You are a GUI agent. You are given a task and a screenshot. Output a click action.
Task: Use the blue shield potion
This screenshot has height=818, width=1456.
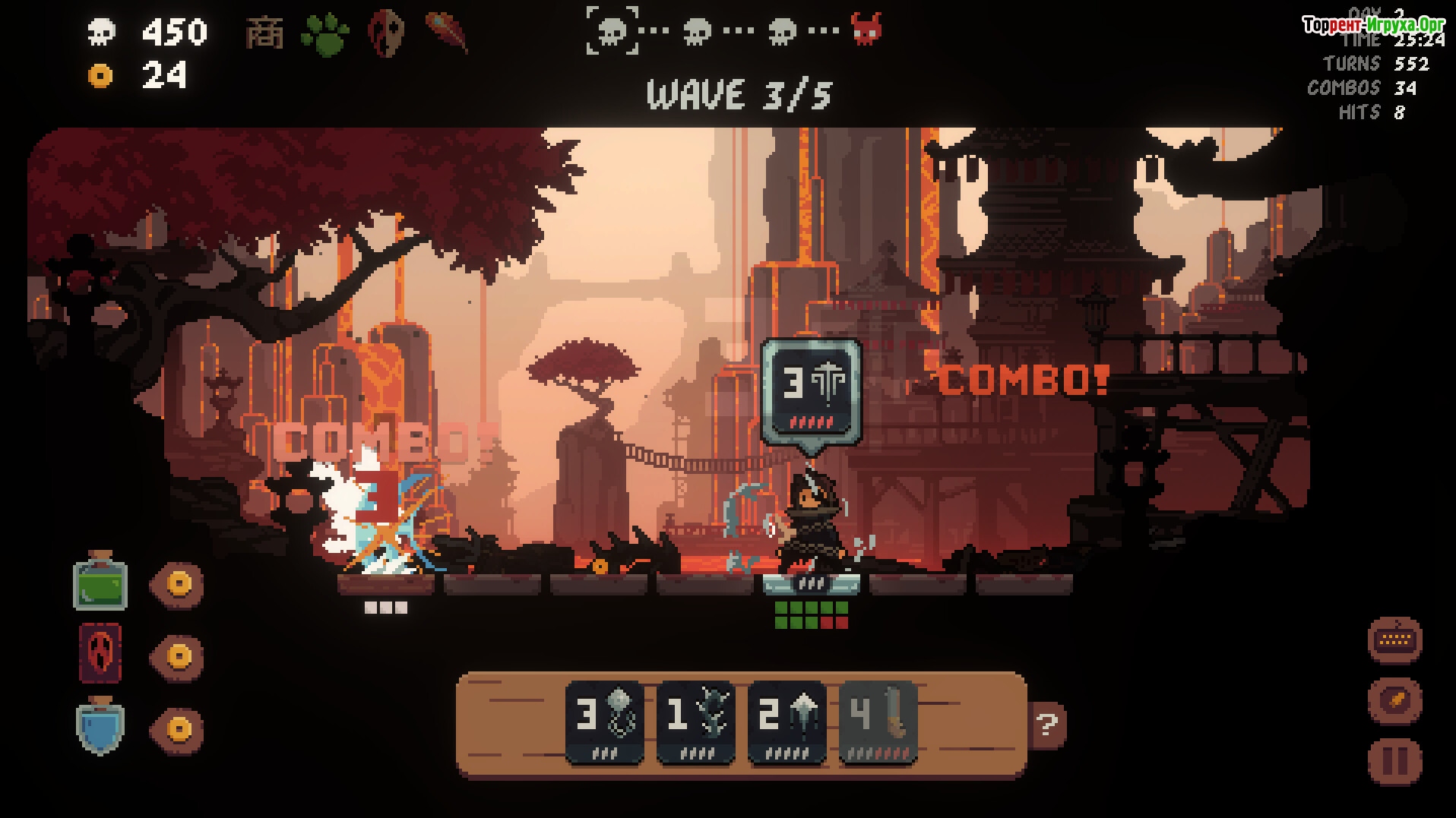tap(100, 726)
